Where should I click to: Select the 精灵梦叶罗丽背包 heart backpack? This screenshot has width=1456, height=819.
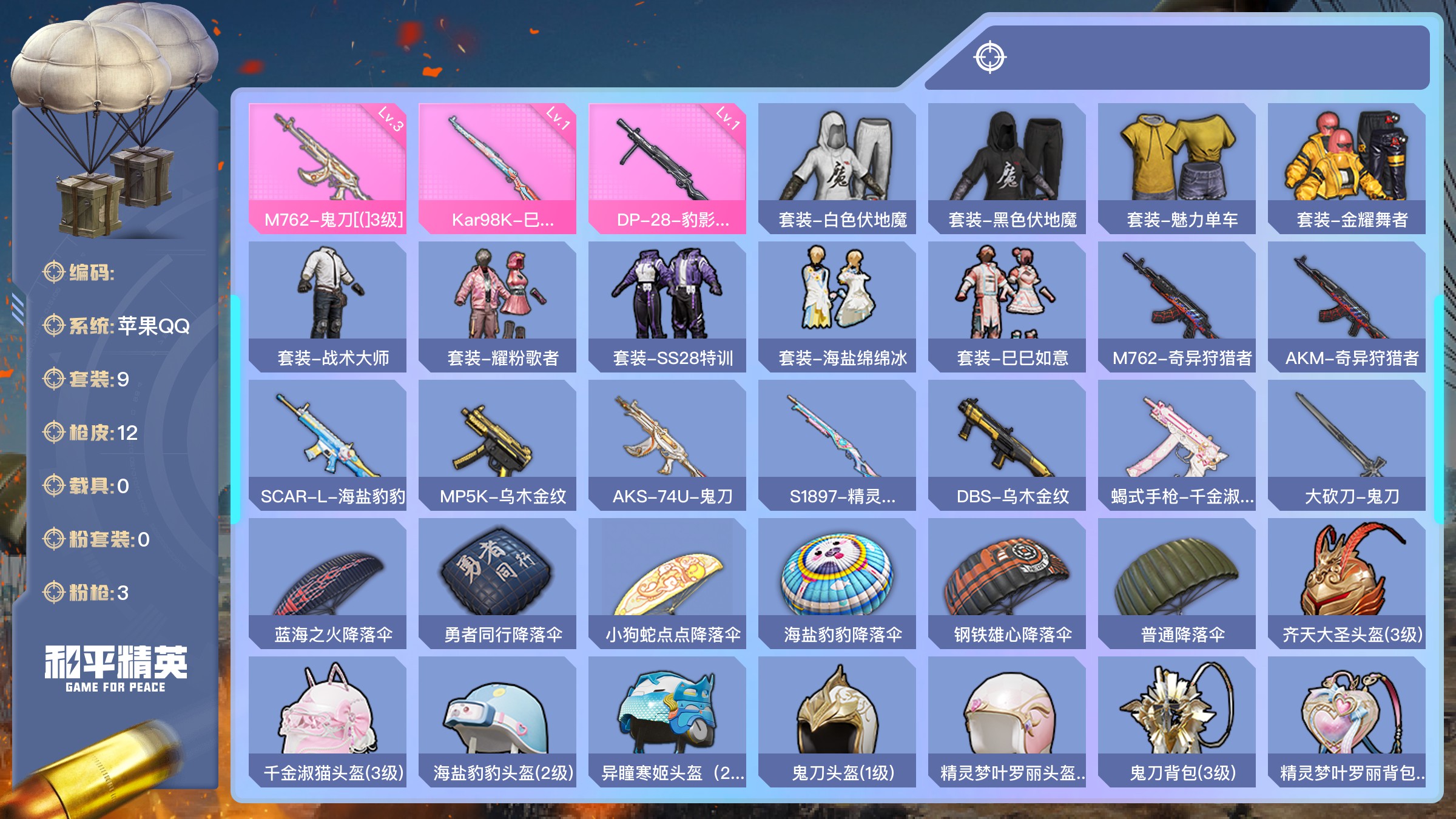tap(1347, 721)
